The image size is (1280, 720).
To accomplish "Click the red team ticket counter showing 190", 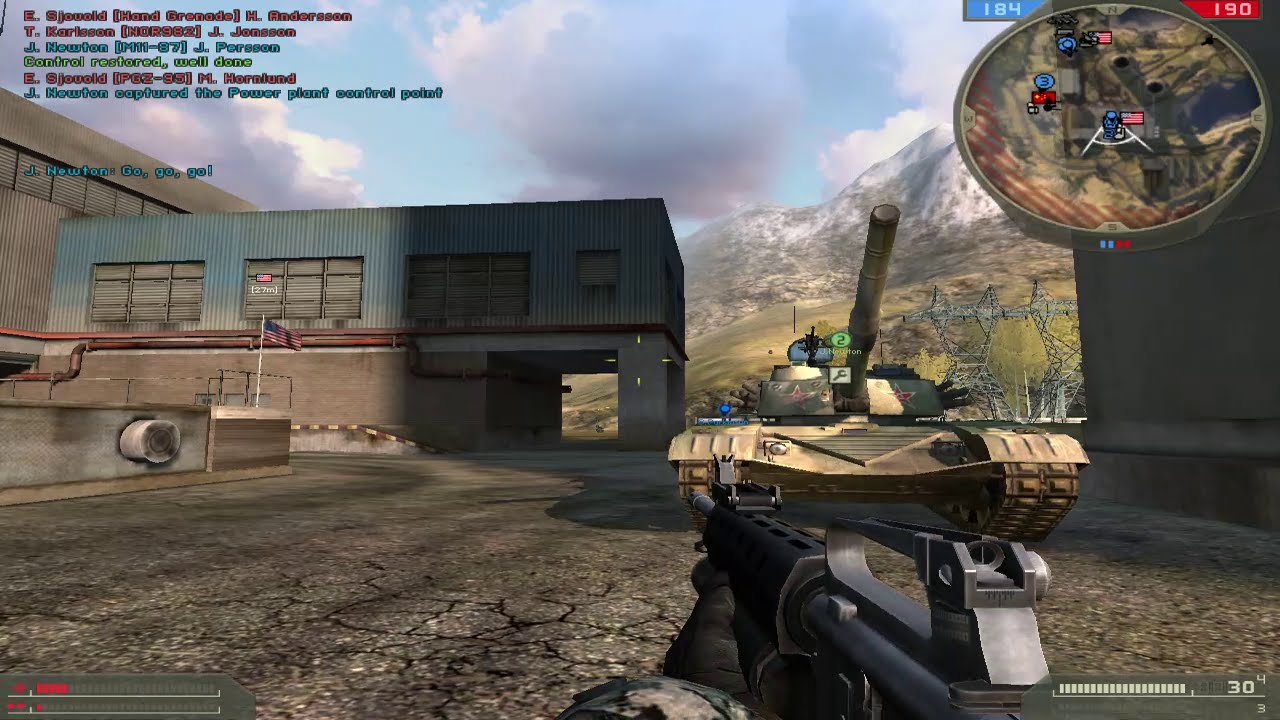I will click(x=1228, y=10).
